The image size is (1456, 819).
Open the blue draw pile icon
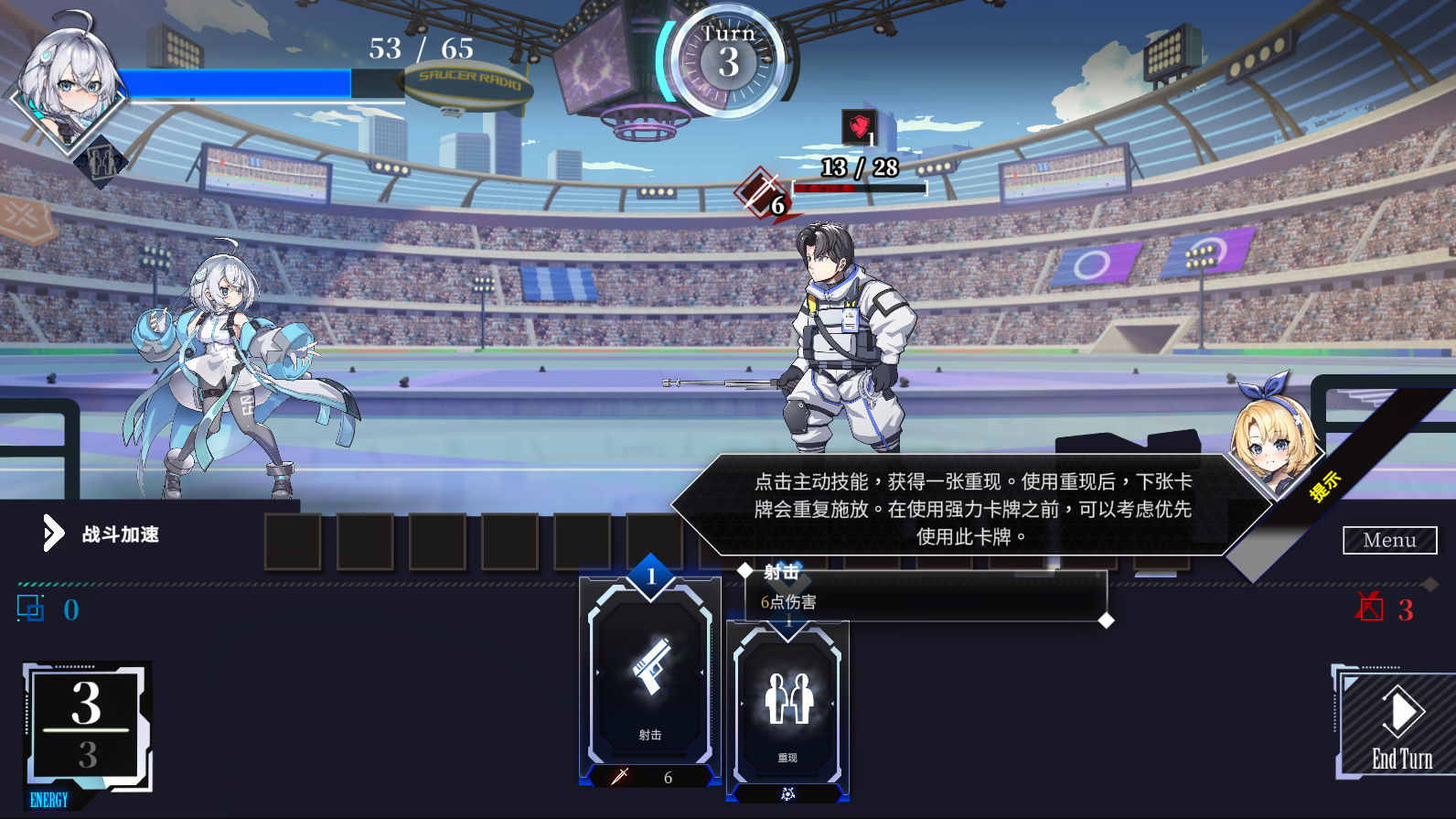coord(31,609)
